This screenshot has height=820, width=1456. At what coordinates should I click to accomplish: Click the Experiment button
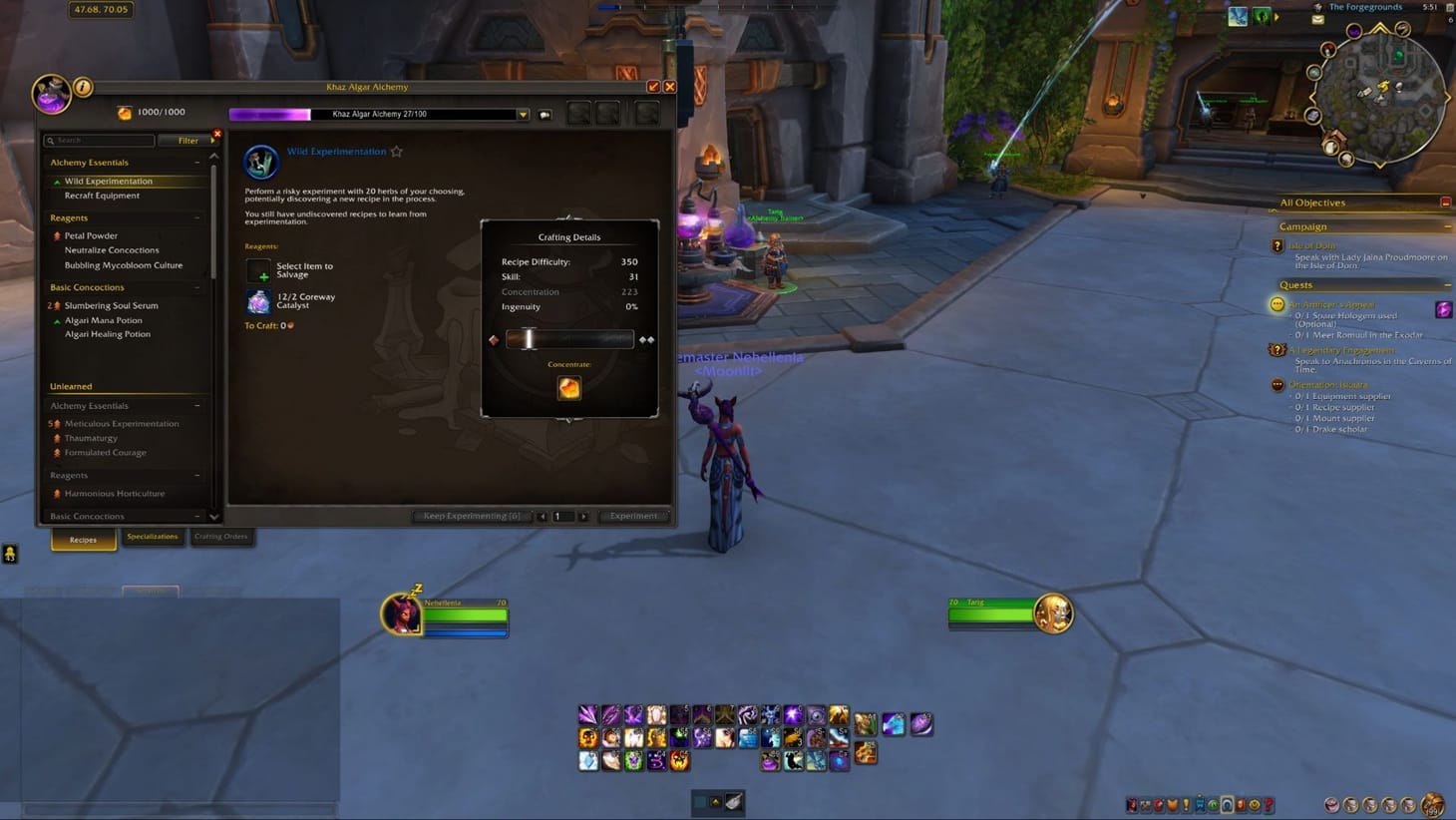coord(633,516)
